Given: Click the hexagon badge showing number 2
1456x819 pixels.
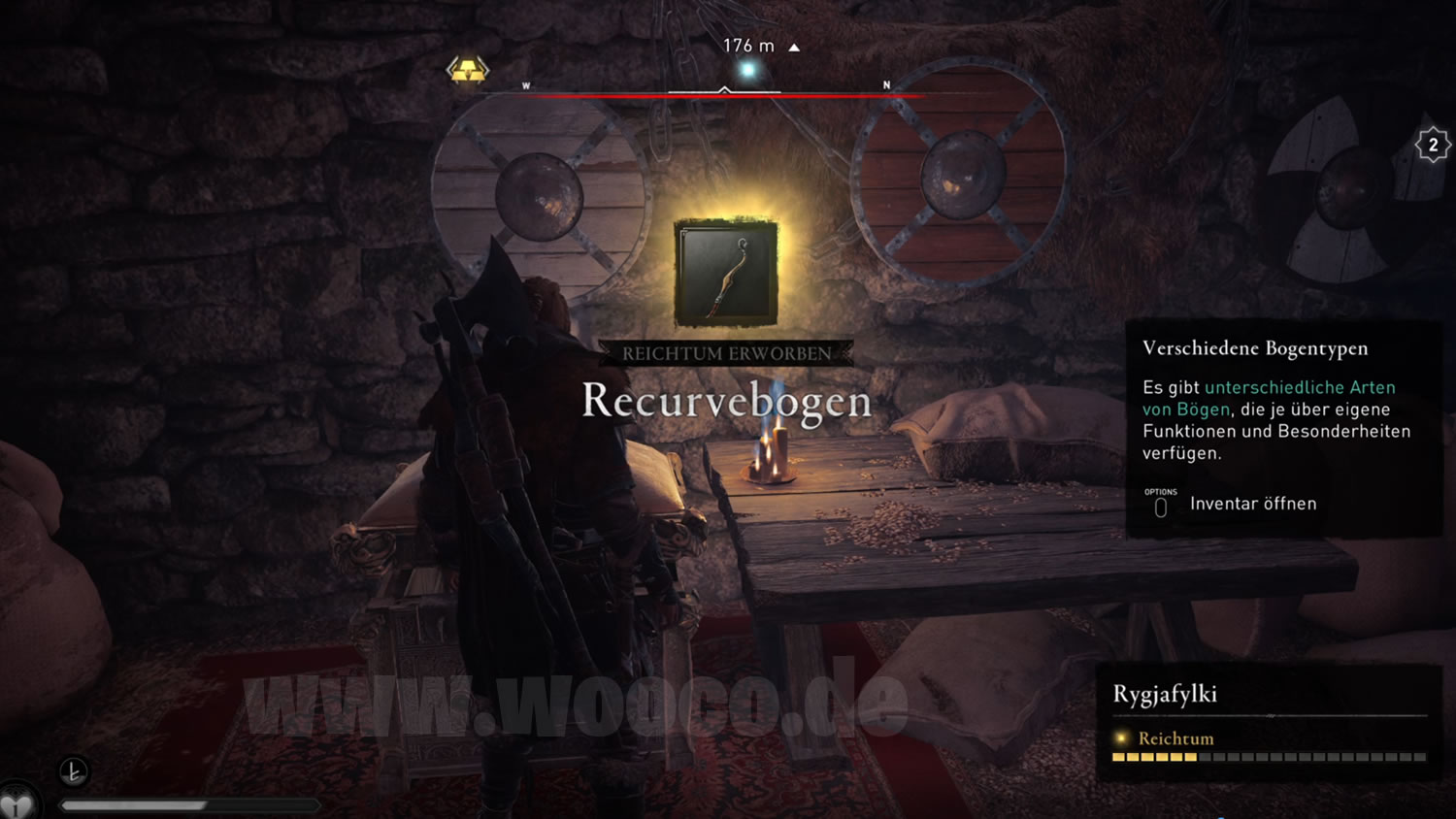Looking at the screenshot, I should (x=1433, y=146).
